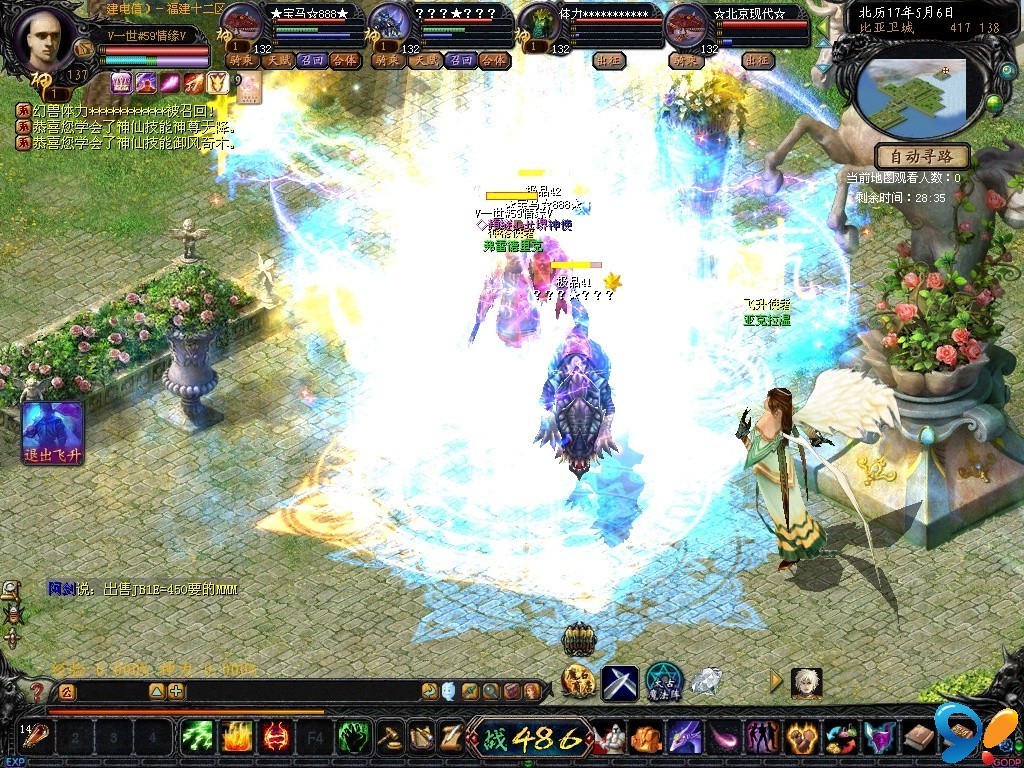Open the book icon in bottom bar

click(920, 738)
